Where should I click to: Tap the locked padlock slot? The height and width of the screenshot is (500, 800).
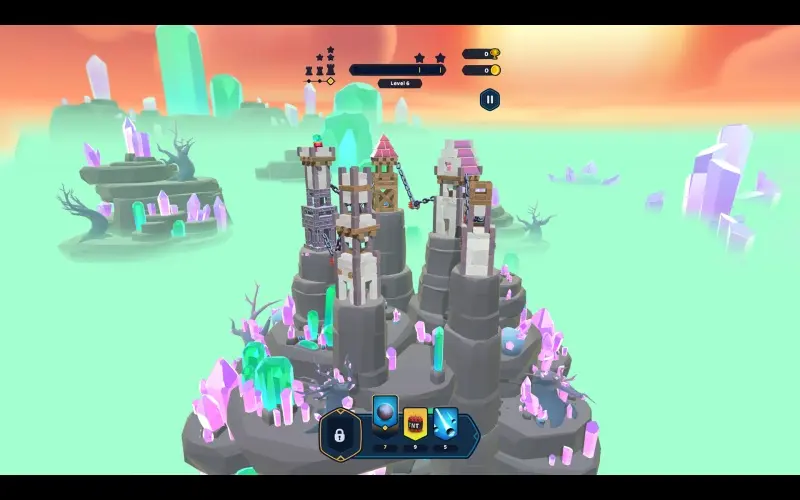click(340, 435)
